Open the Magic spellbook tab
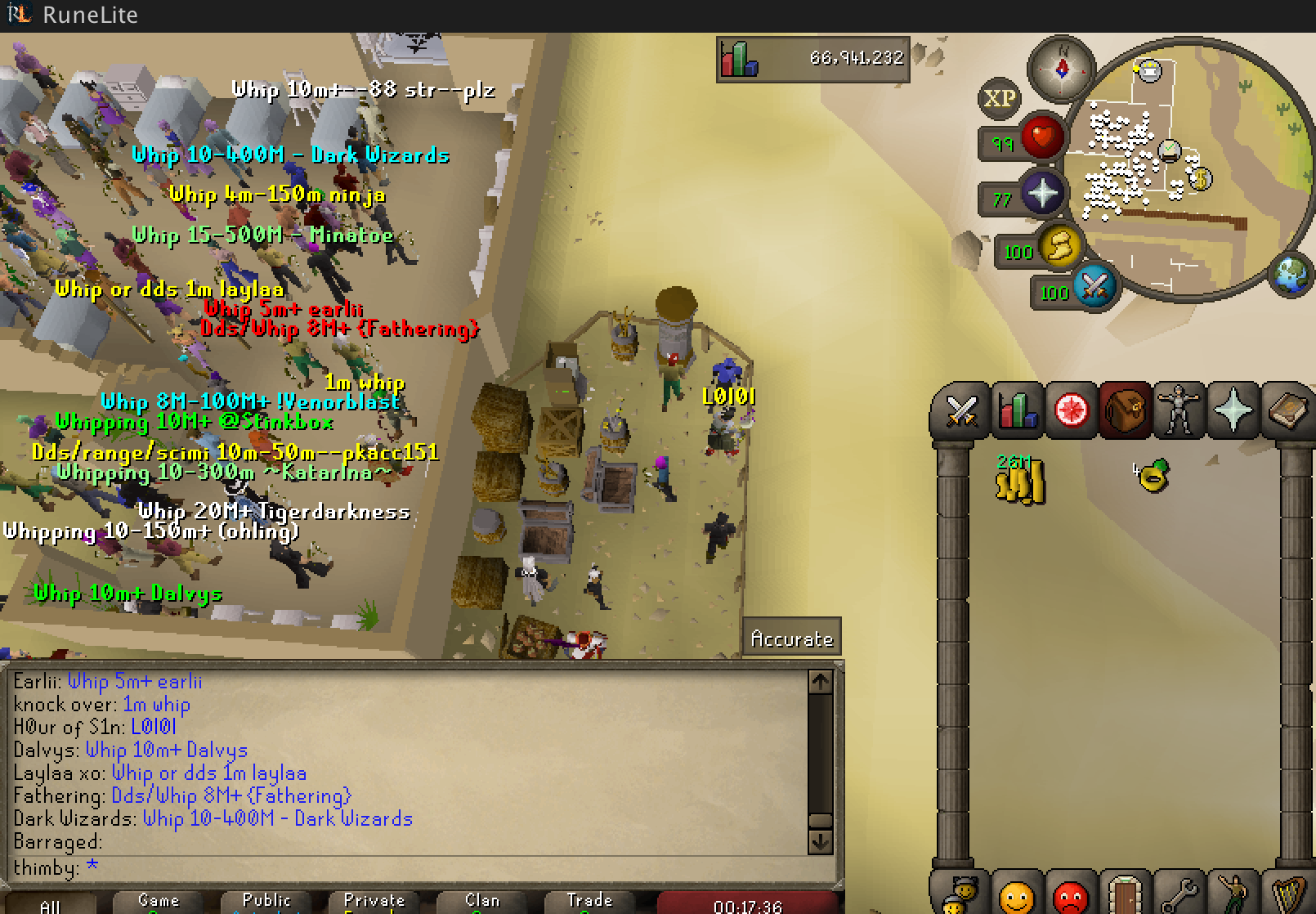Viewport: 1316px width, 914px height. 1287,410
